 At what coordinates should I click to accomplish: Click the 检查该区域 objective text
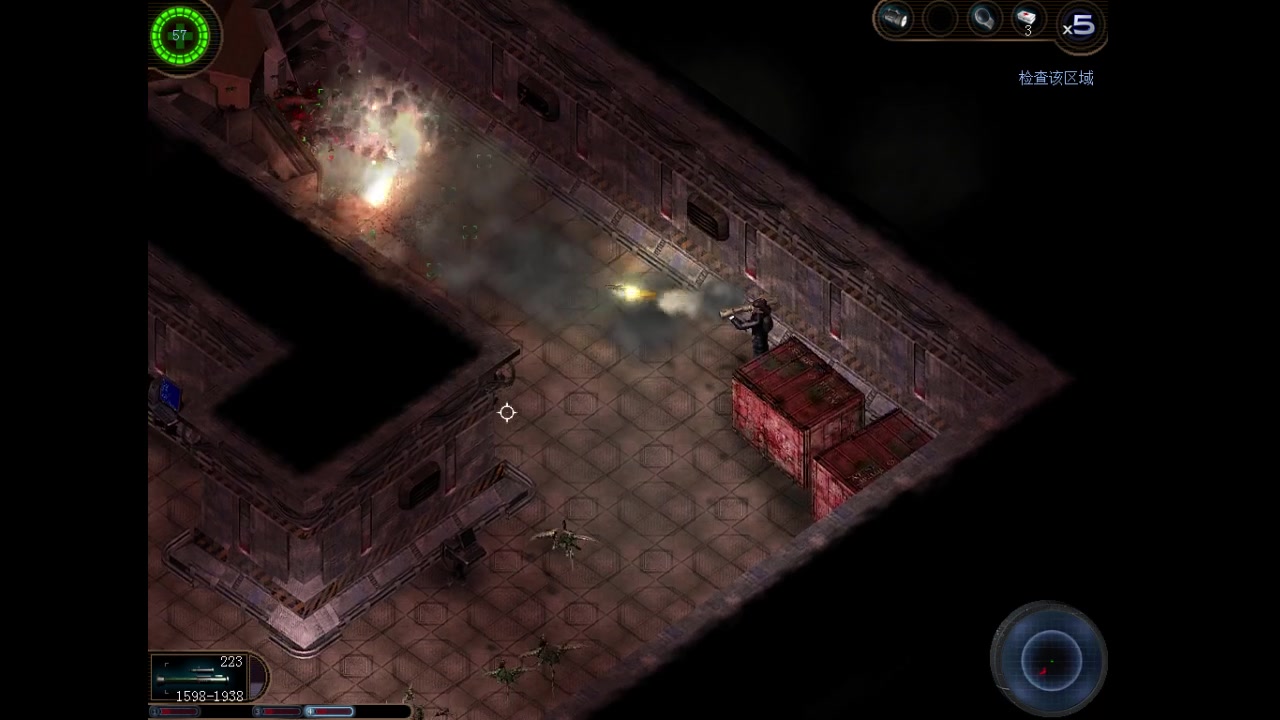click(x=1055, y=78)
